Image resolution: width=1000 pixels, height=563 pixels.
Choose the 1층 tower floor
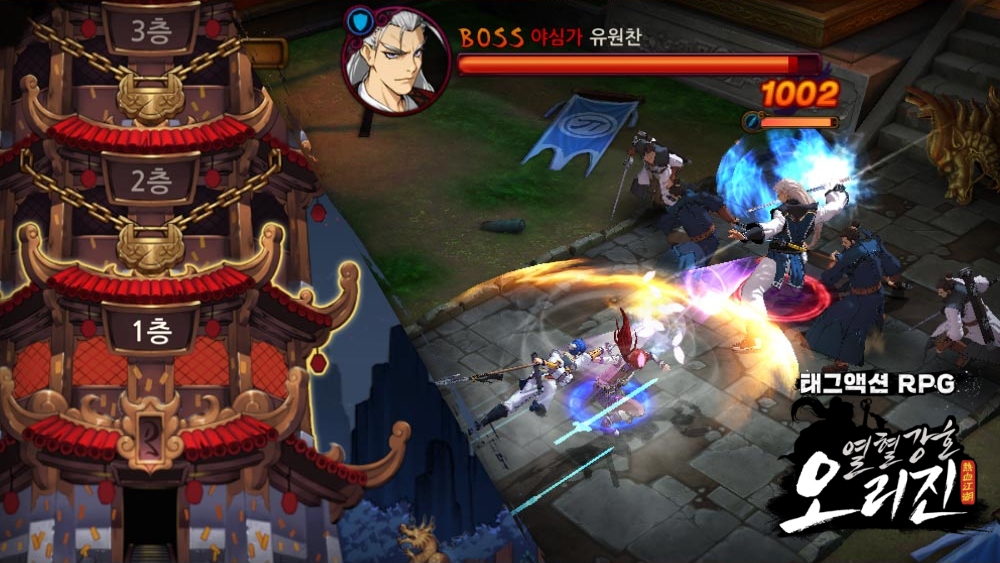tap(151, 328)
